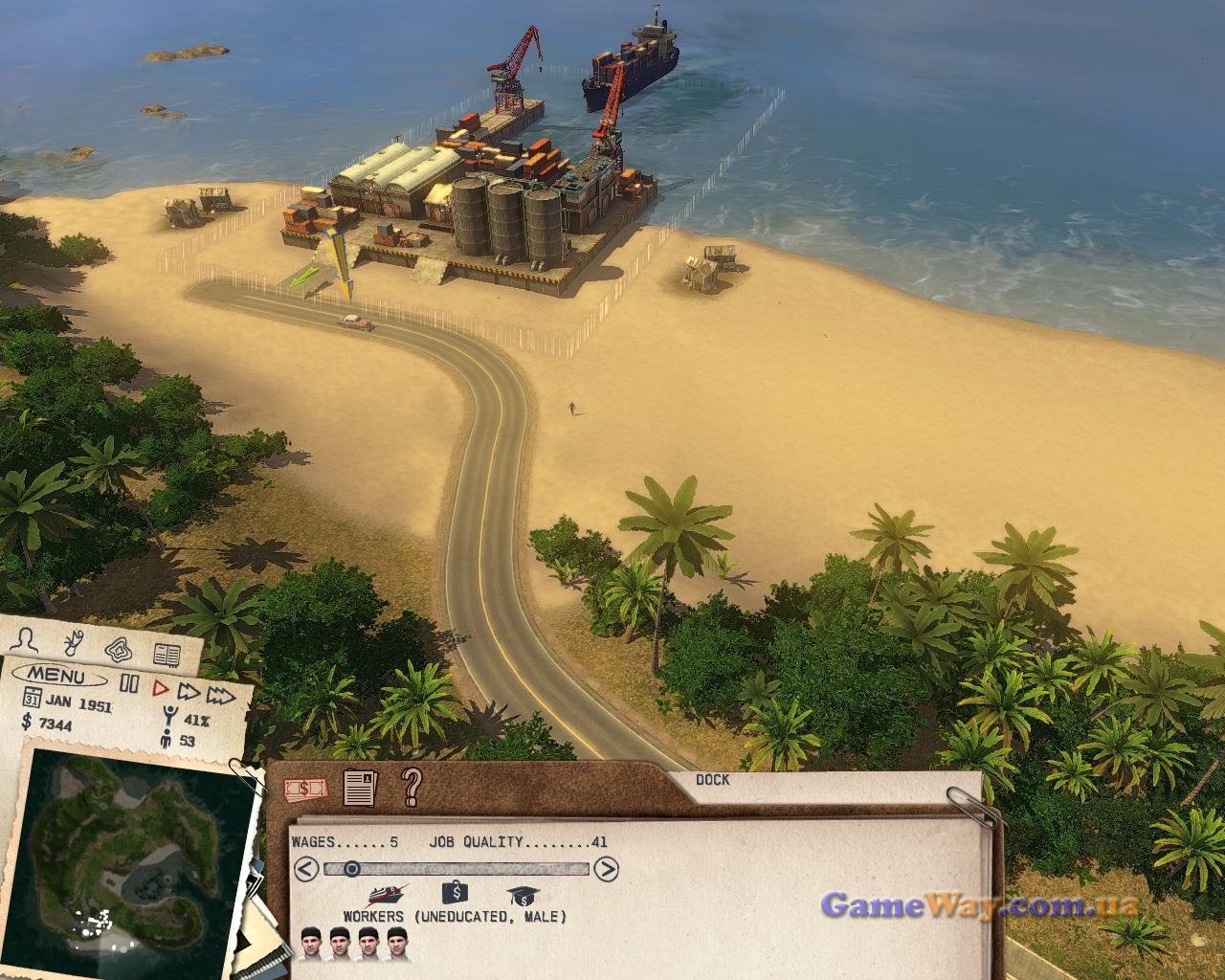Screen dimensions: 1225x980
Task: Select the graduation cap icon
Action: (x=523, y=896)
